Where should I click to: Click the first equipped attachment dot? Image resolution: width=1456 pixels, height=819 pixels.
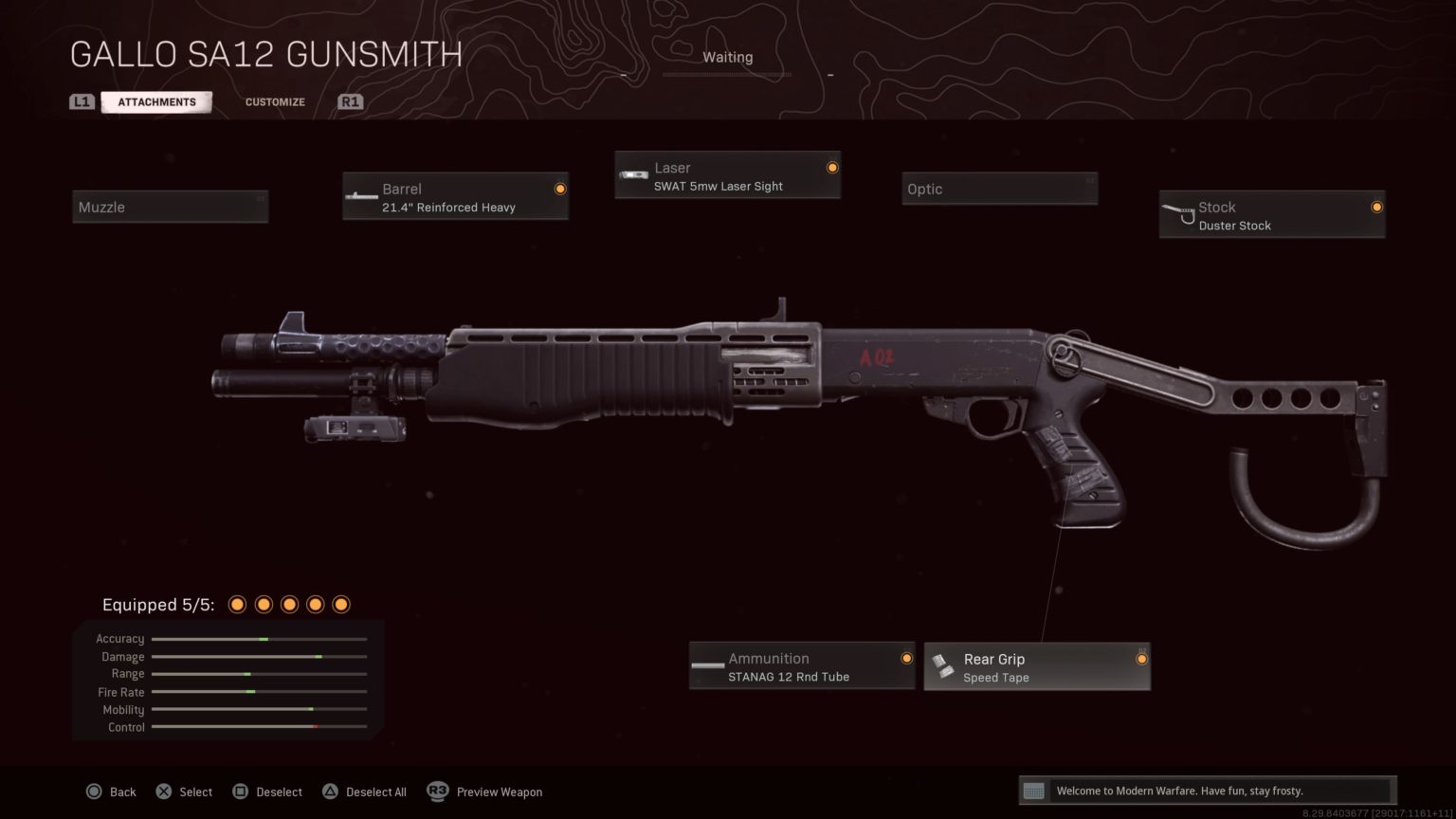point(237,604)
